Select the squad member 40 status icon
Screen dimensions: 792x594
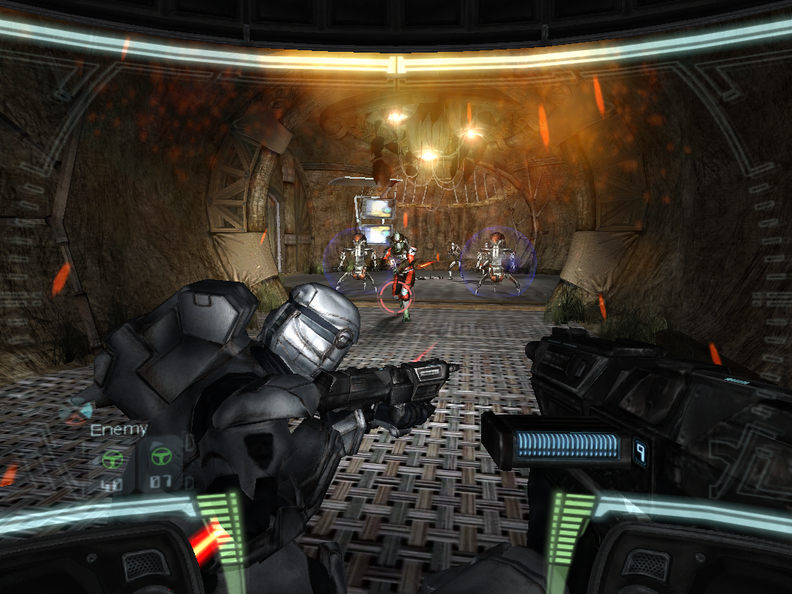click(x=112, y=460)
